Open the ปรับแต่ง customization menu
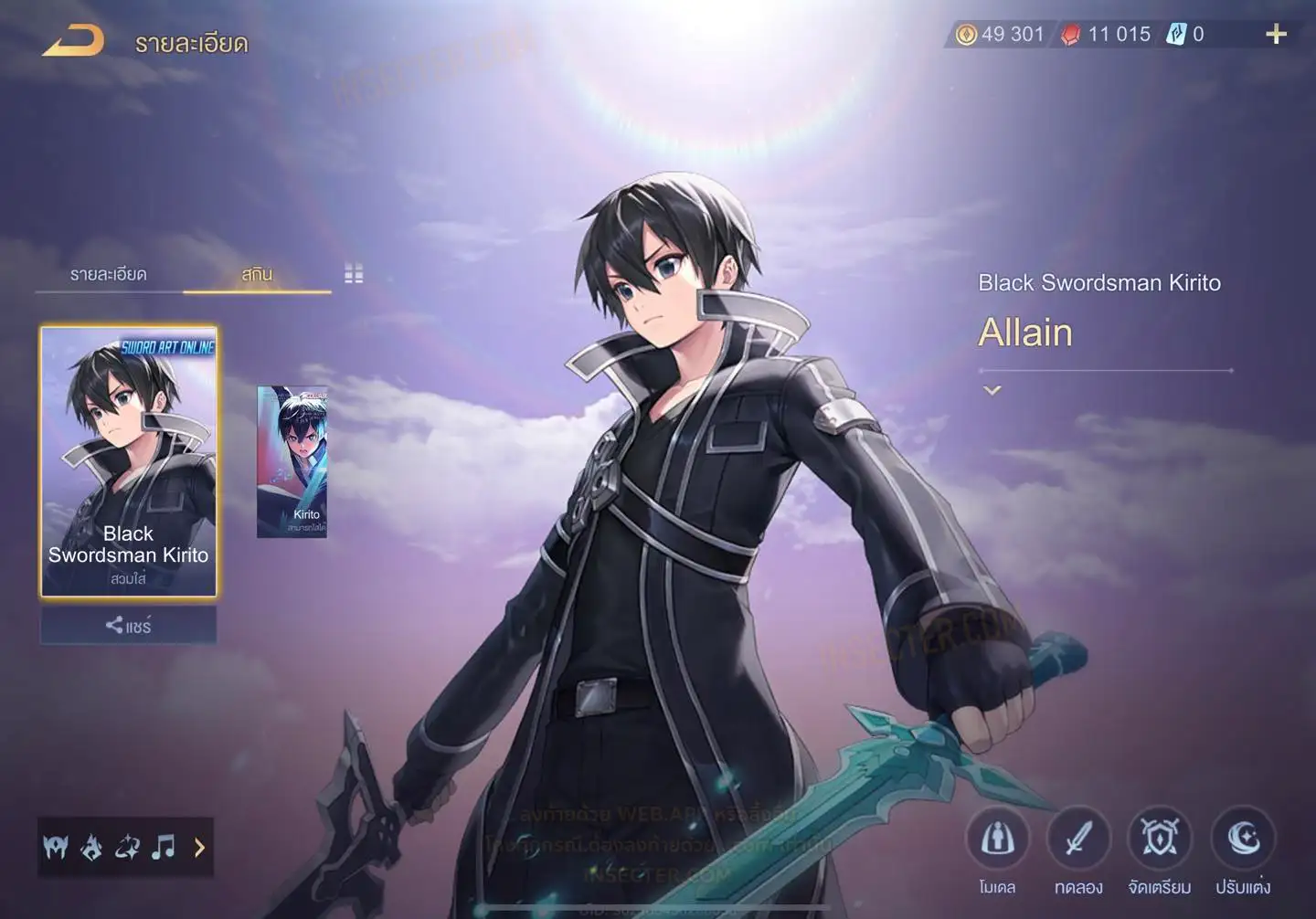The height and width of the screenshot is (919, 1316). 1243,840
